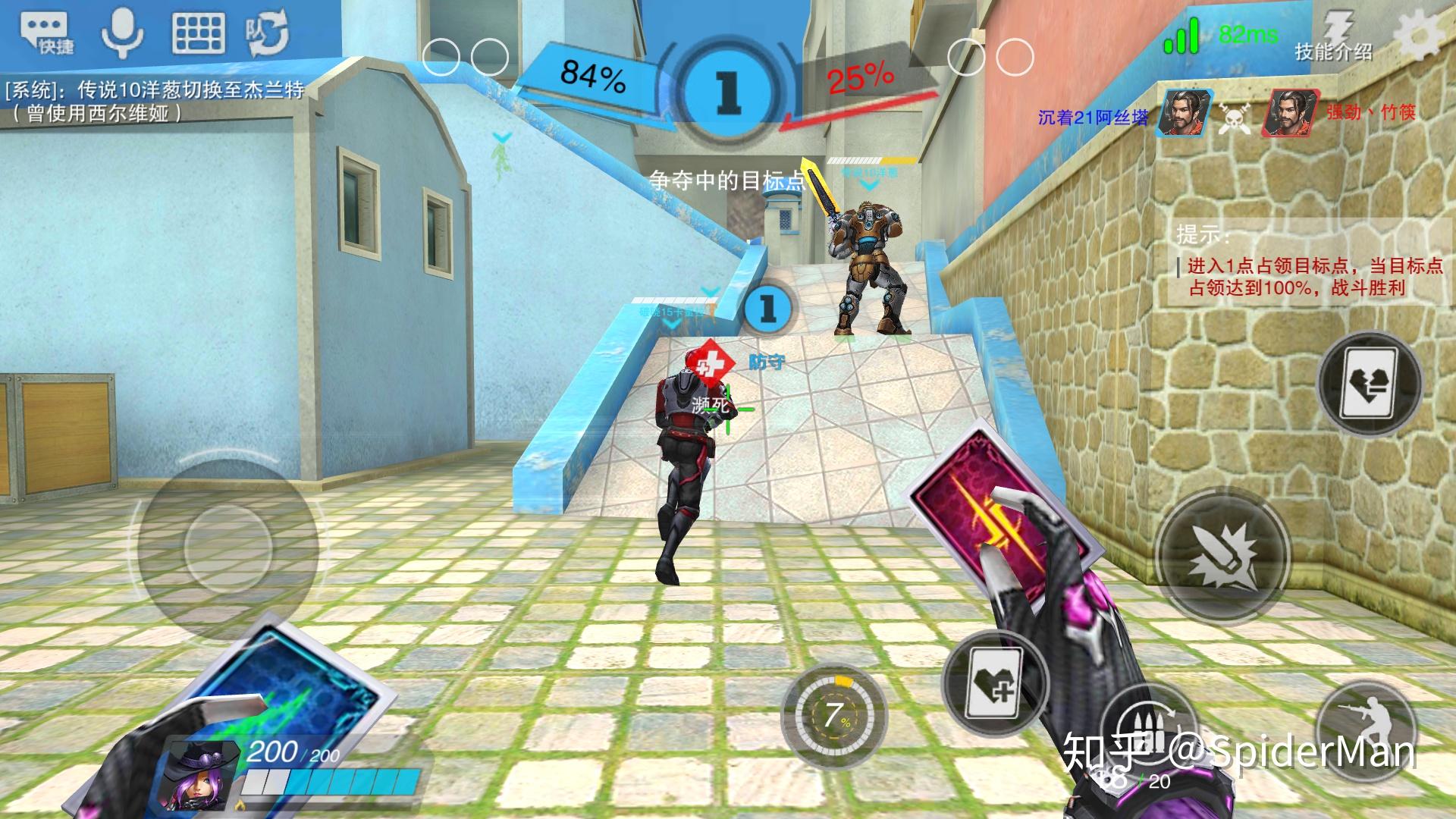
Task: Reload ammo with the bullets button
Action: (1147, 728)
